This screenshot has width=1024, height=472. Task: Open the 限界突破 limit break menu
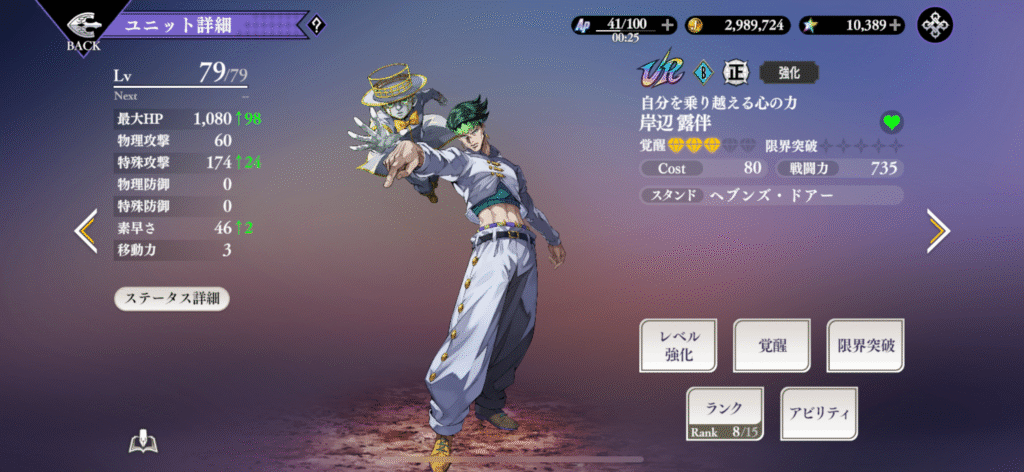(x=865, y=346)
